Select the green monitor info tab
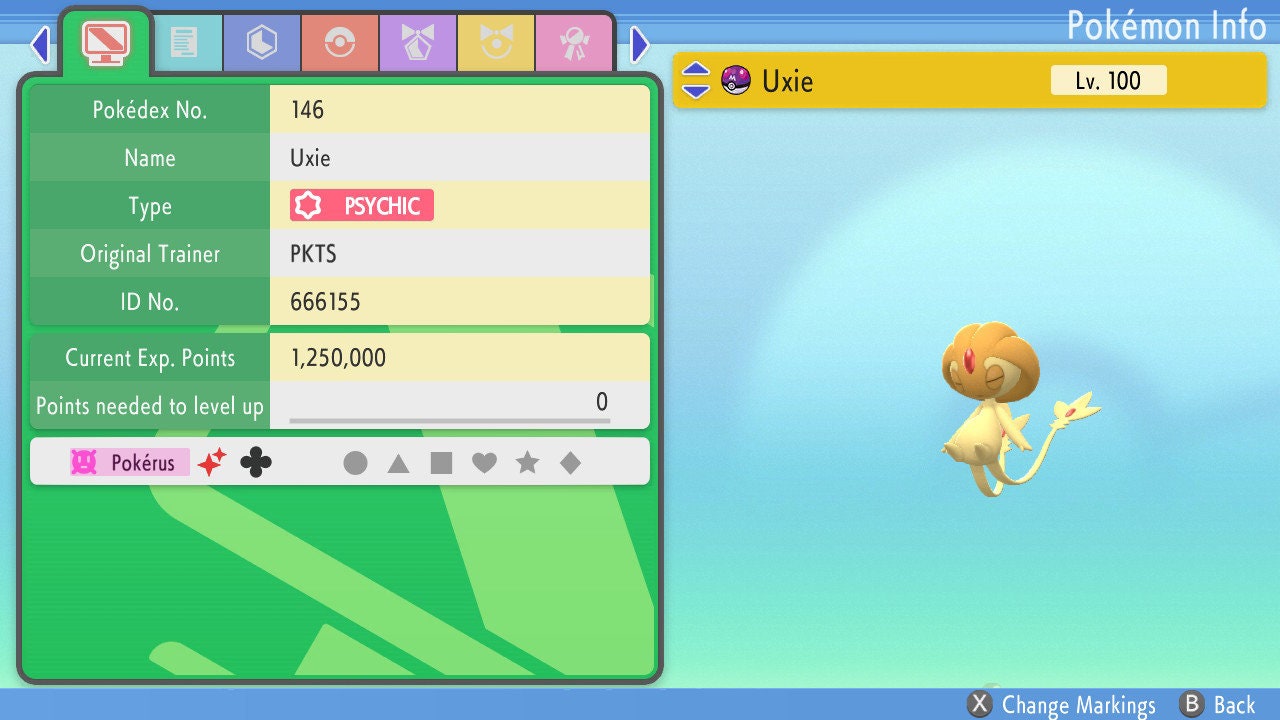This screenshot has height=720, width=1280. pyautogui.click(x=105, y=41)
